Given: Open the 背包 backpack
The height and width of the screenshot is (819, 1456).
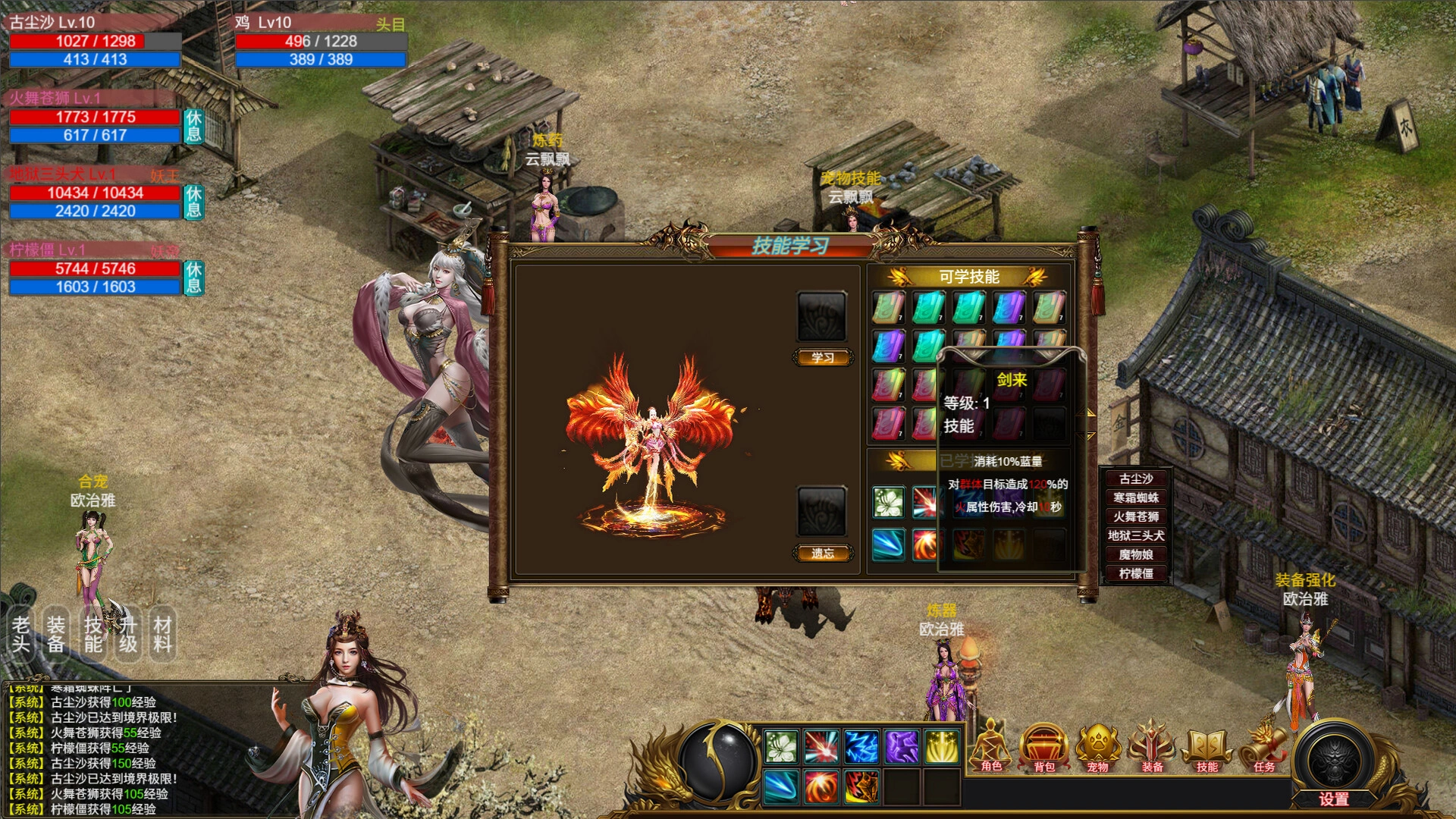Looking at the screenshot, I should click(x=1044, y=748).
